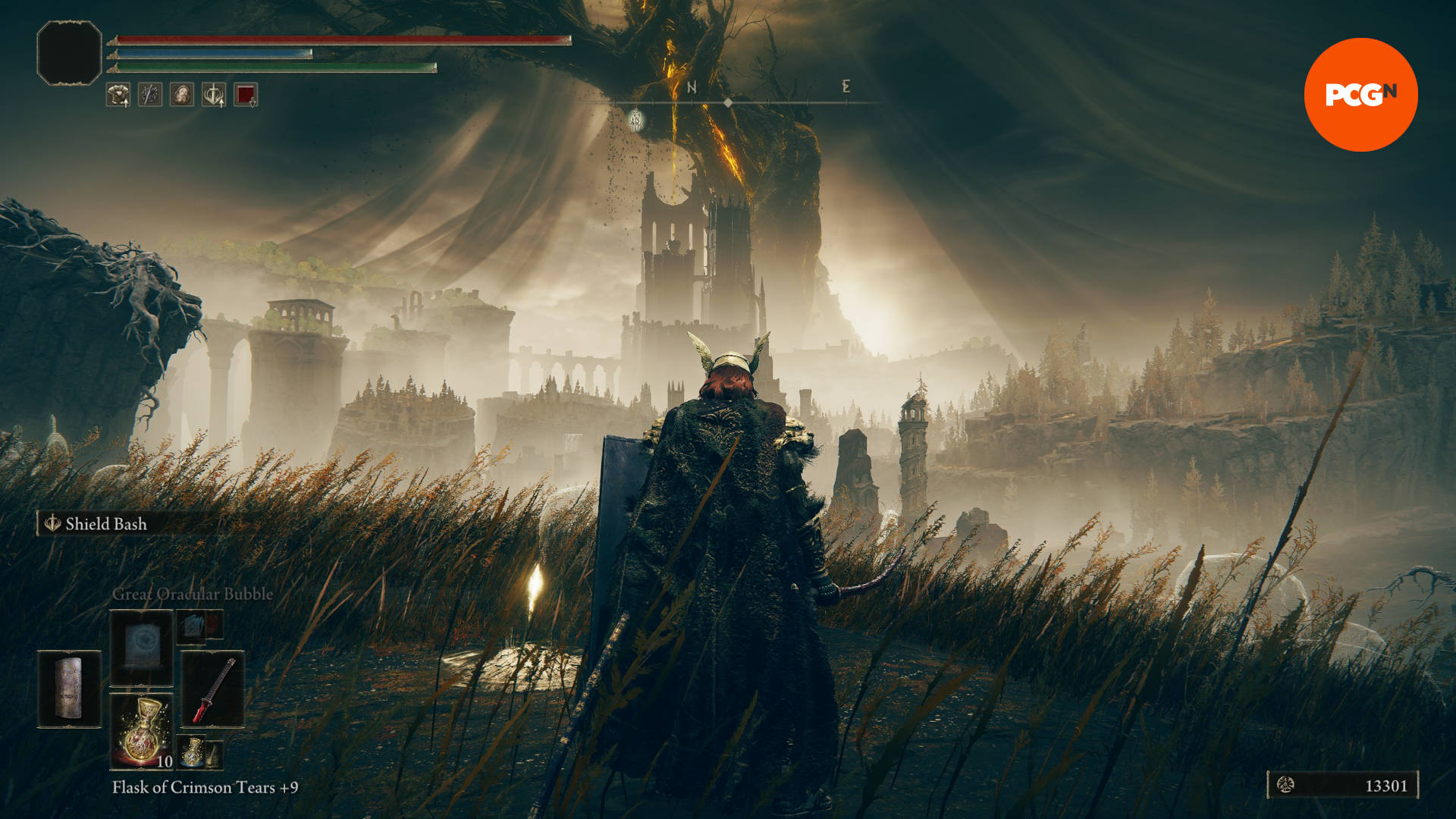Viewport: 1456px width, 819px height.
Task: Inspect the slashing blades status icon
Action: 150,95
